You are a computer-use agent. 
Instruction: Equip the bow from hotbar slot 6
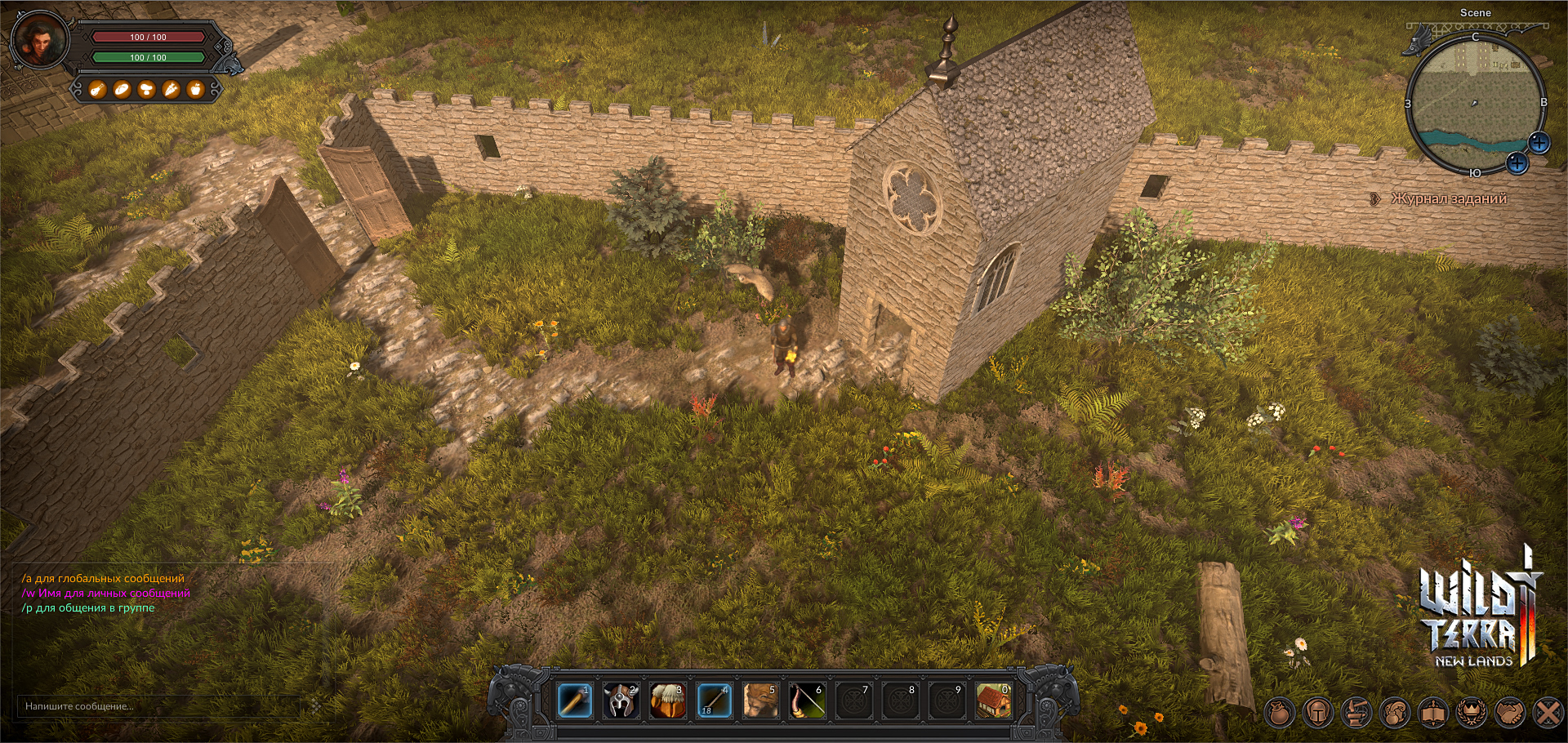tap(807, 701)
